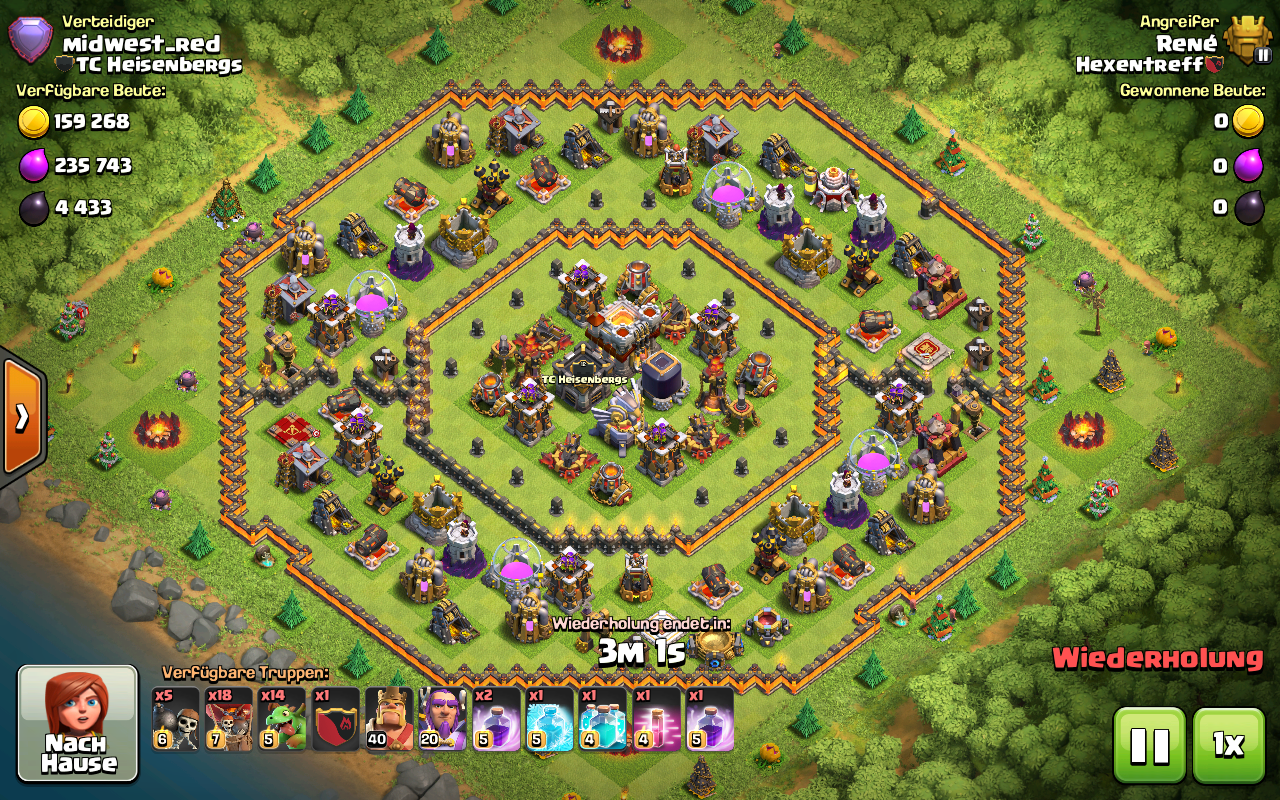
Task: Choose the green Baby Dragon troop slot
Action: [x=283, y=718]
